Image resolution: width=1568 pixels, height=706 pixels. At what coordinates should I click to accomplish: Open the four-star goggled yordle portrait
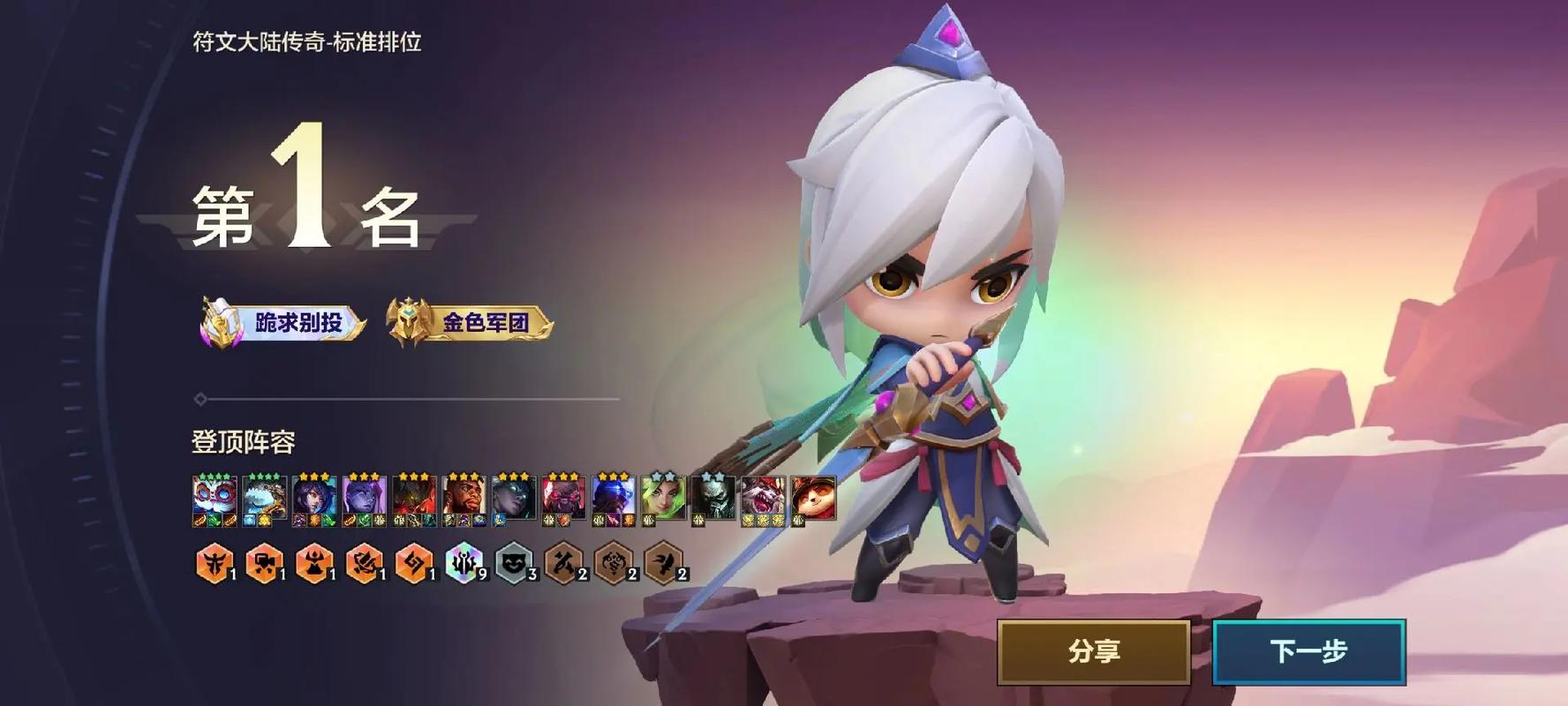215,499
